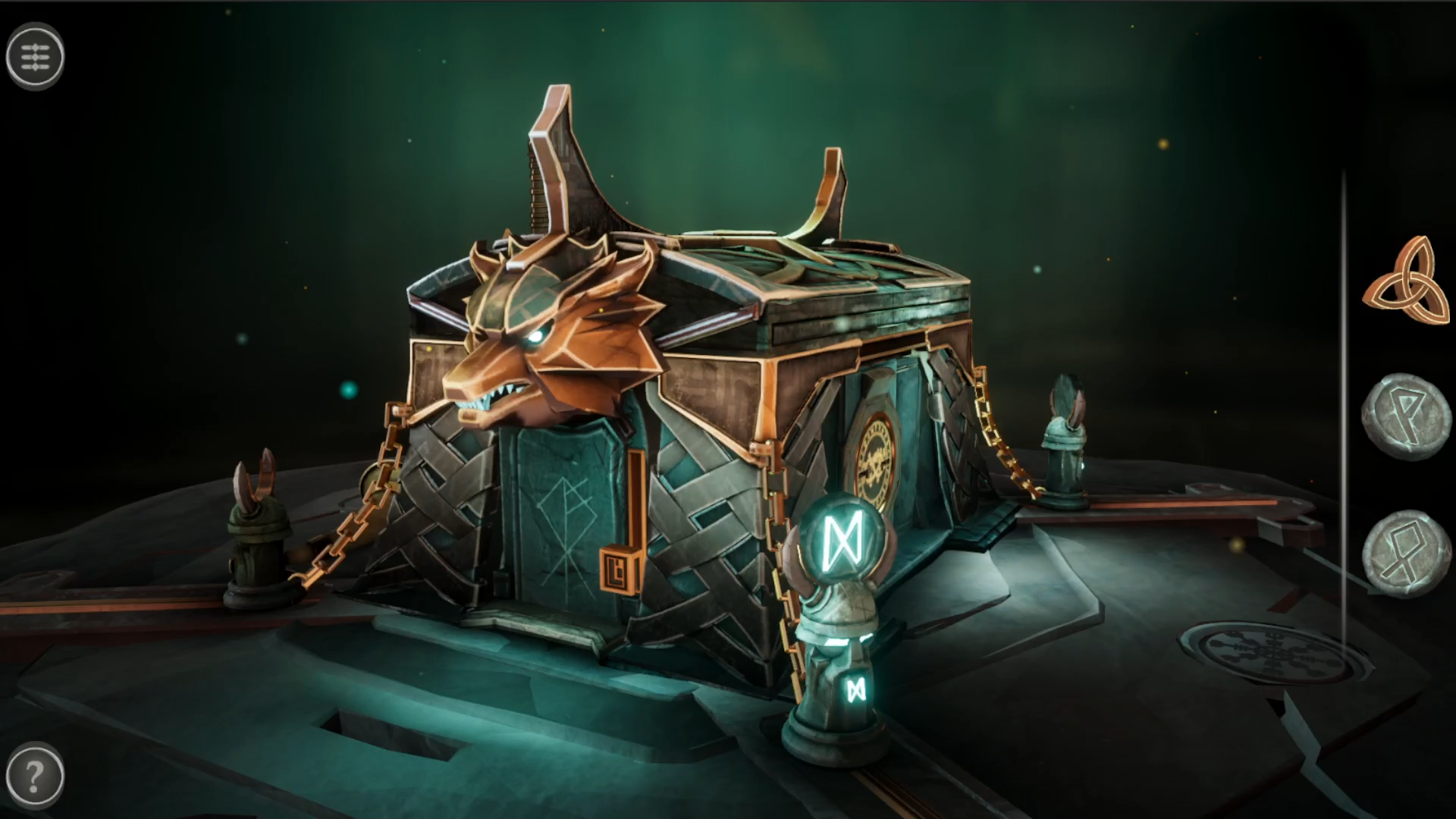Open the options menu in the top-left corner
This screenshot has height=819, width=1456.
pos(36,56)
